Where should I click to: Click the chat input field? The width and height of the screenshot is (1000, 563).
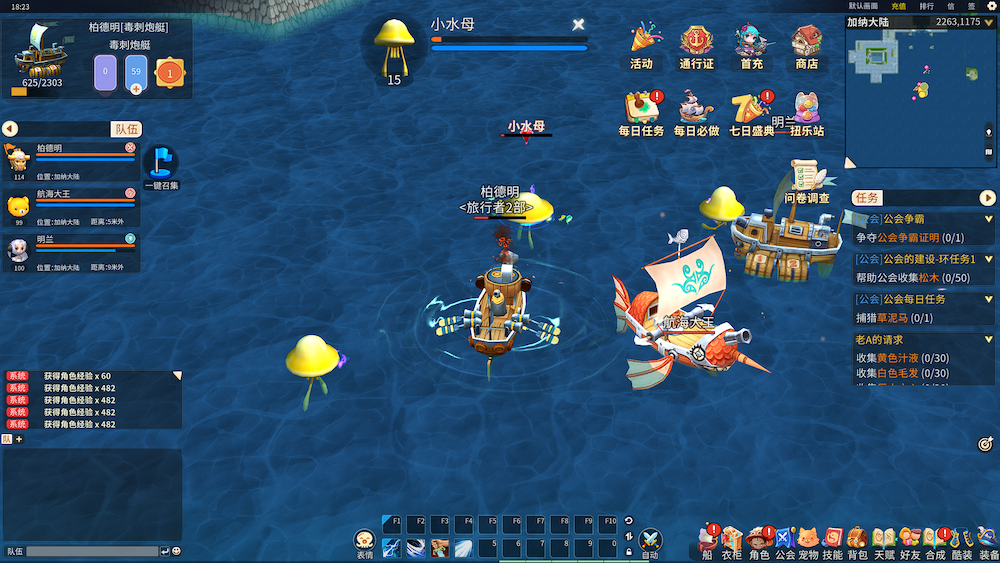92,551
